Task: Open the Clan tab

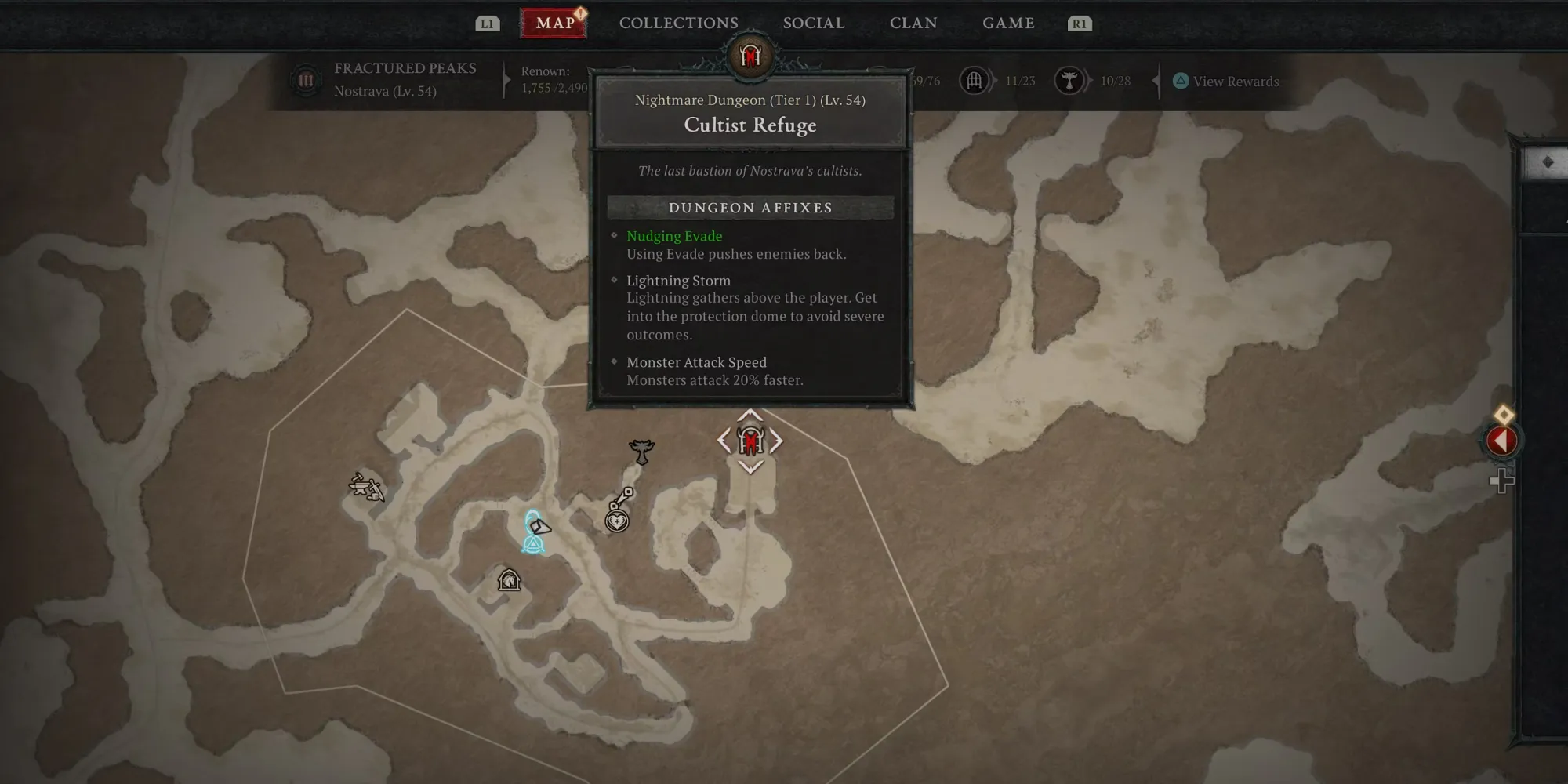Action: point(913,24)
